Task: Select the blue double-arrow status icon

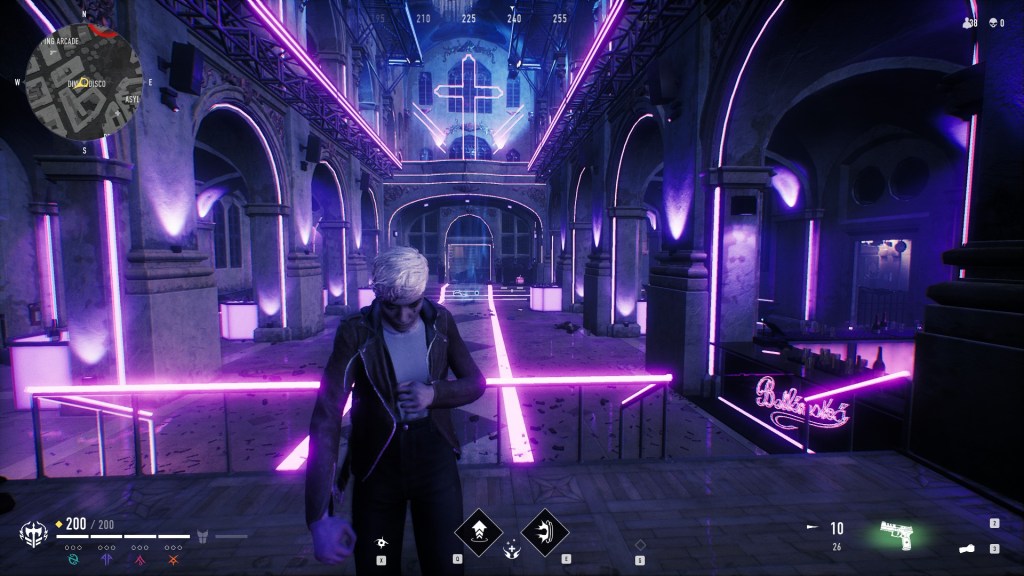Action: 104,559
